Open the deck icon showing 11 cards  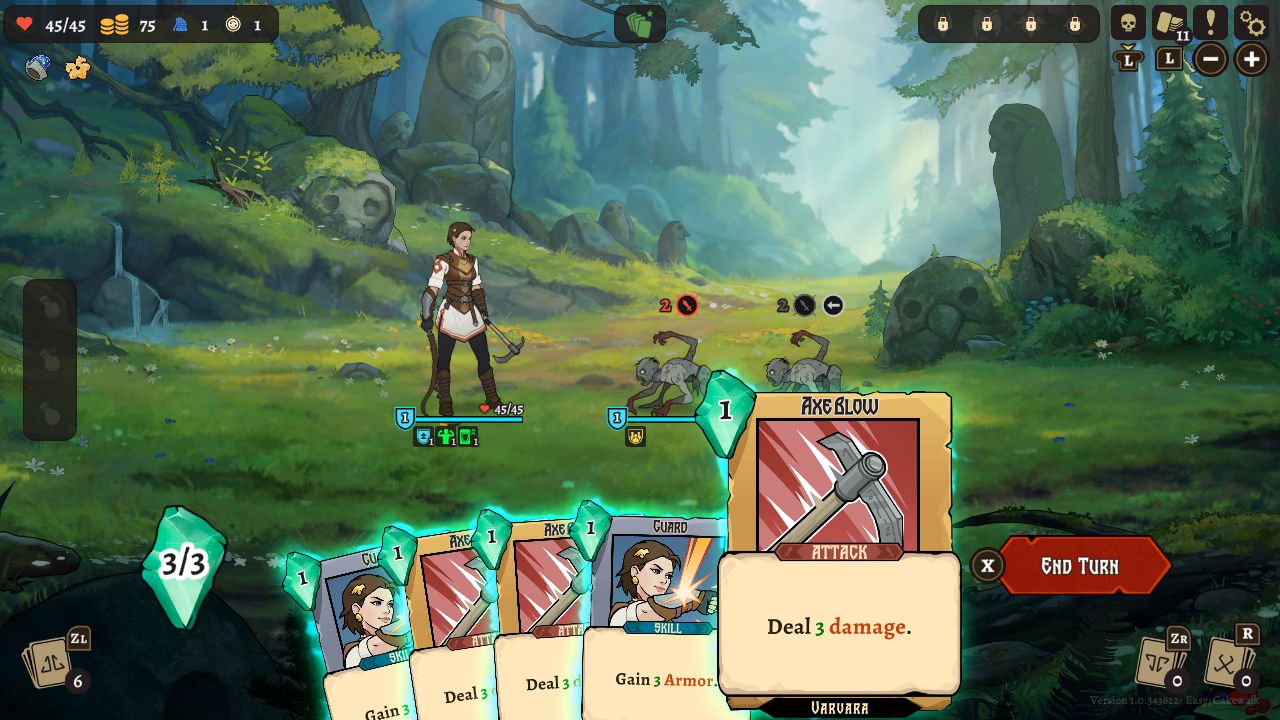tap(1167, 22)
